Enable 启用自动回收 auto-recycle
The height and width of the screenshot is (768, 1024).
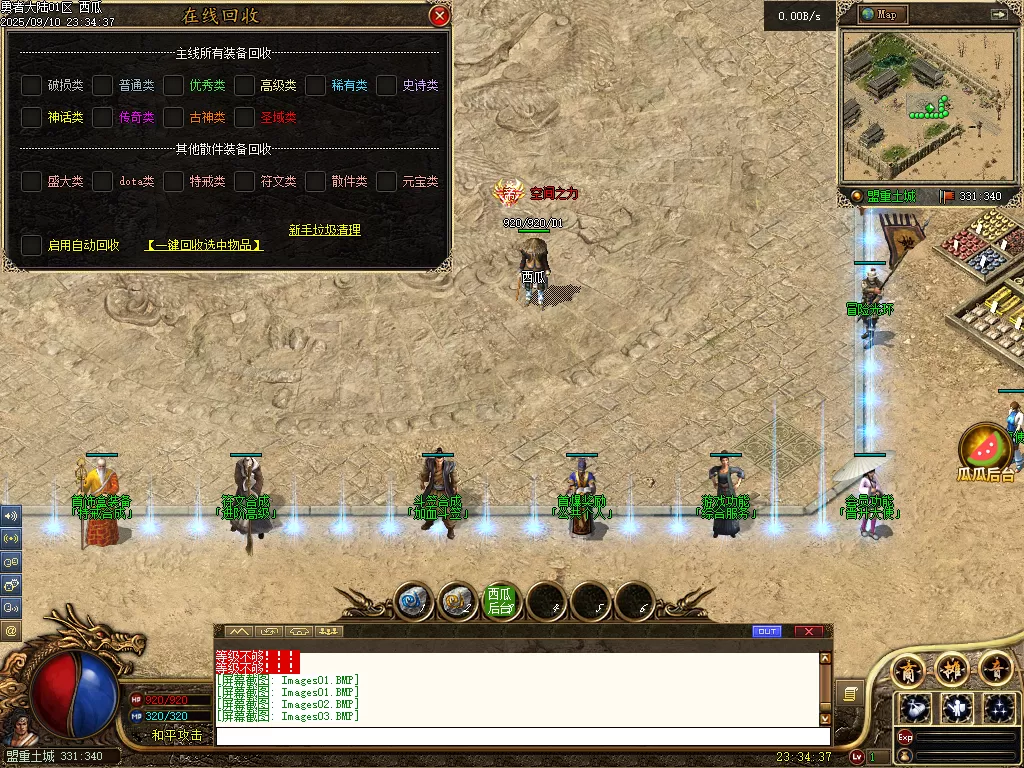tap(32, 245)
